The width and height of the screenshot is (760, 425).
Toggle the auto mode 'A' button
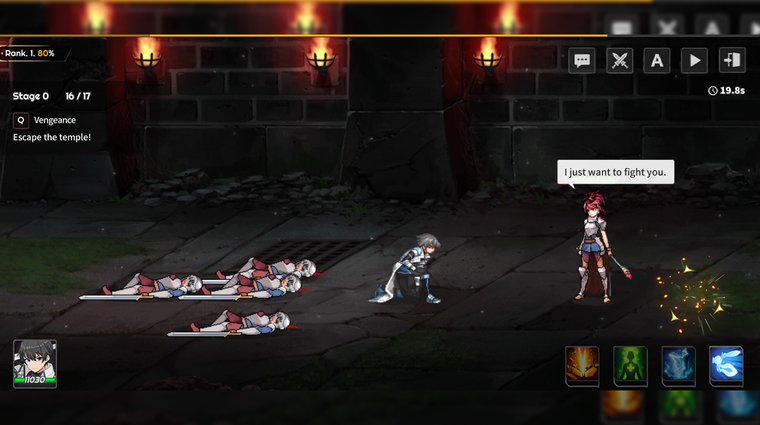click(656, 61)
